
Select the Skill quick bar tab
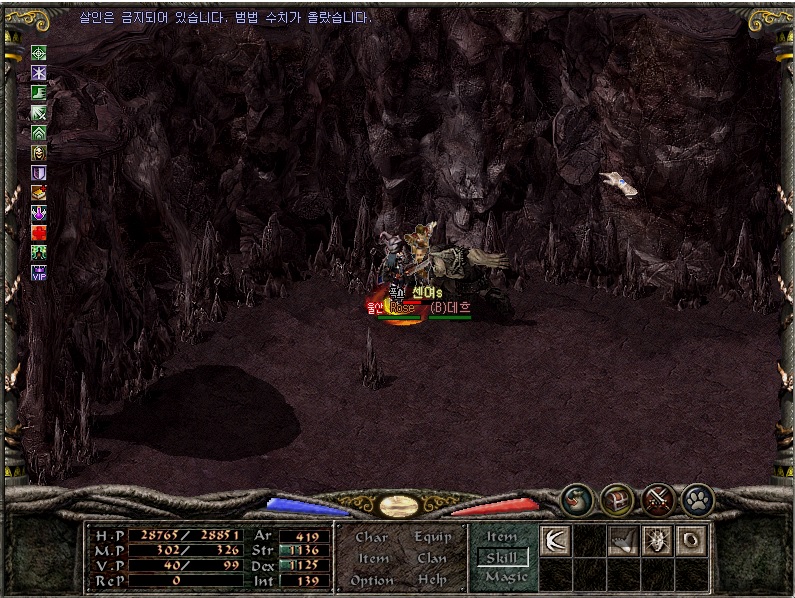tap(502, 557)
